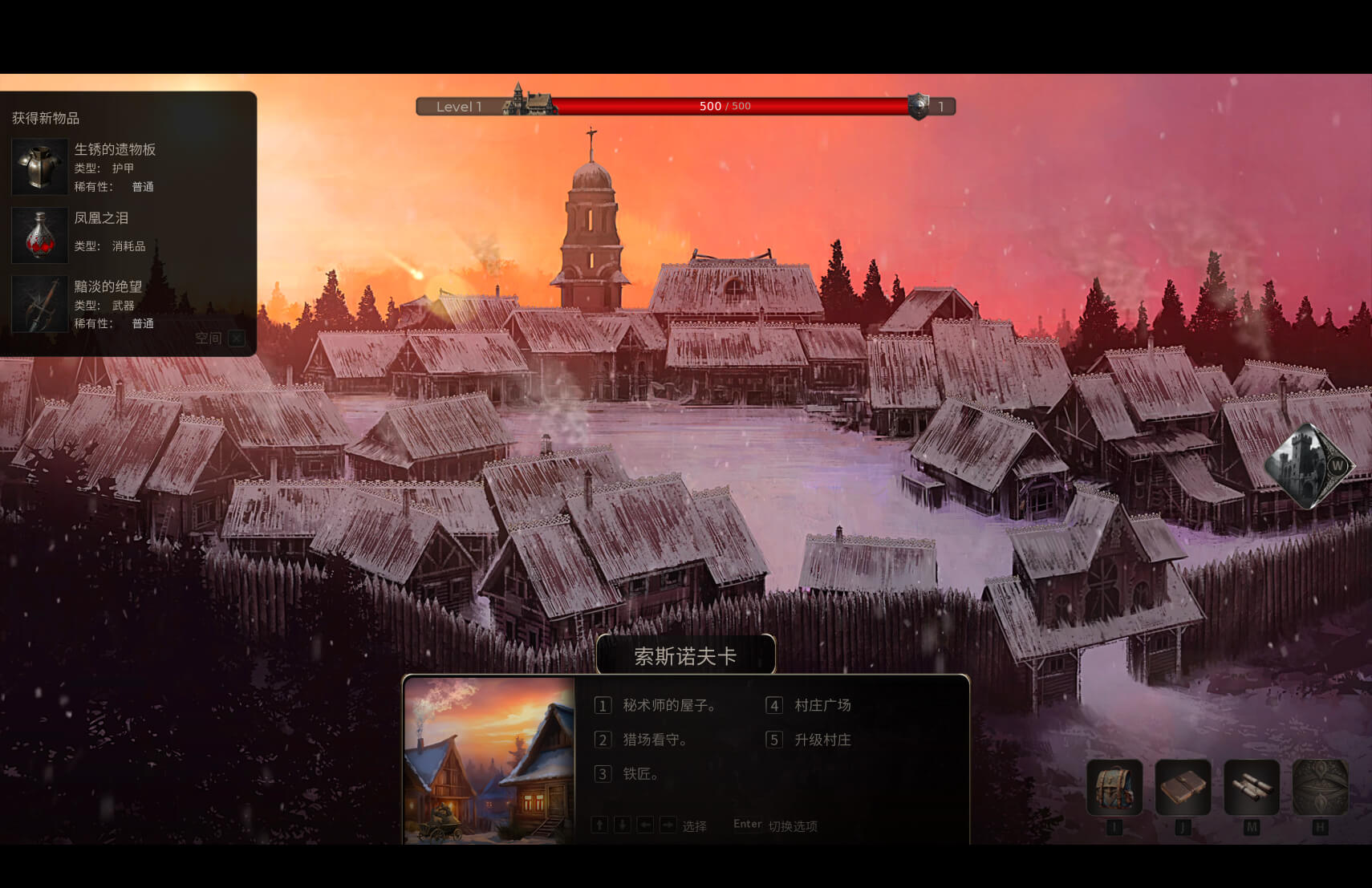This screenshot has height=888, width=1372.
Task: Open the leather journal book icon
Action: click(x=1183, y=788)
